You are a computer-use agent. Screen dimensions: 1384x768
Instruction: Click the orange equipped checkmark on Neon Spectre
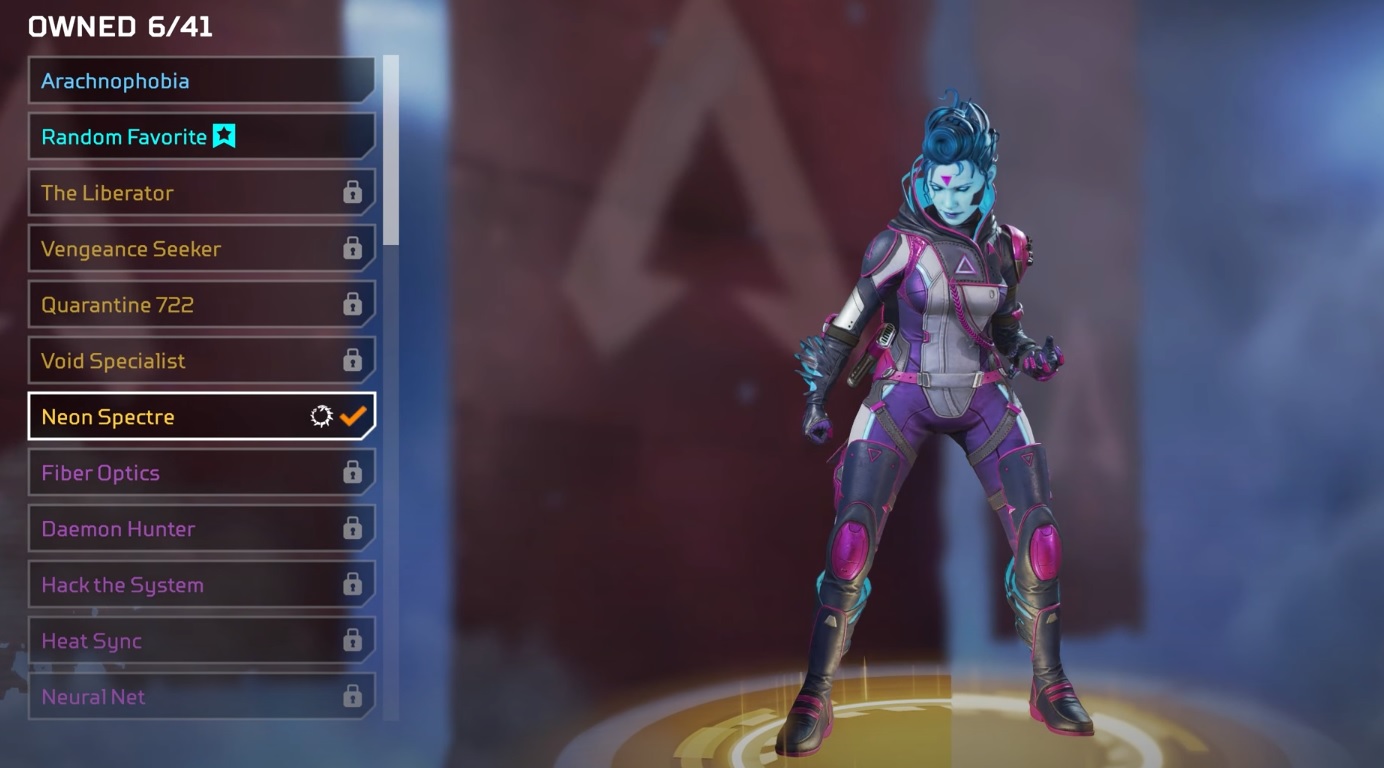pos(352,417)
